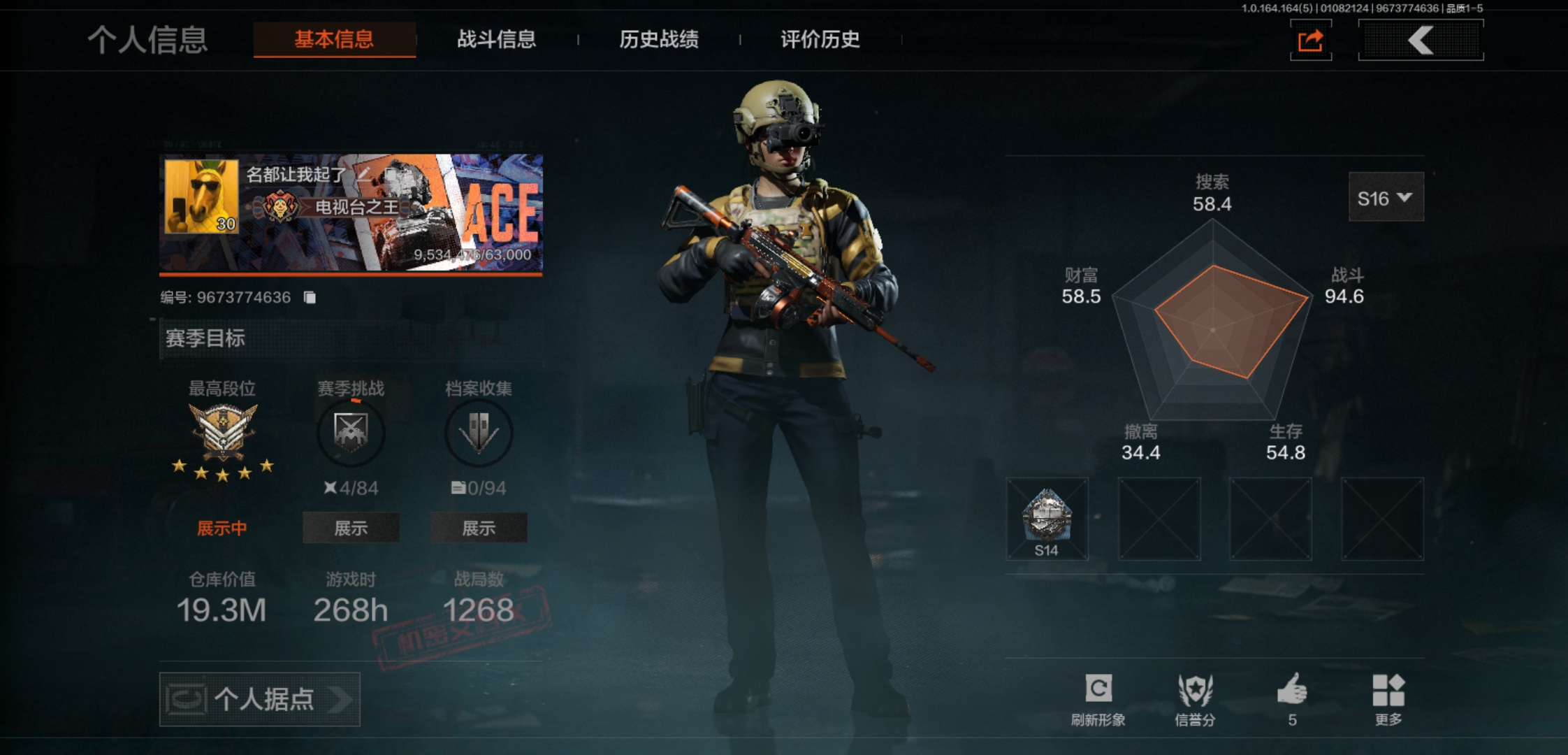Select the S14 badge slot

click(x=1047, y=519)
